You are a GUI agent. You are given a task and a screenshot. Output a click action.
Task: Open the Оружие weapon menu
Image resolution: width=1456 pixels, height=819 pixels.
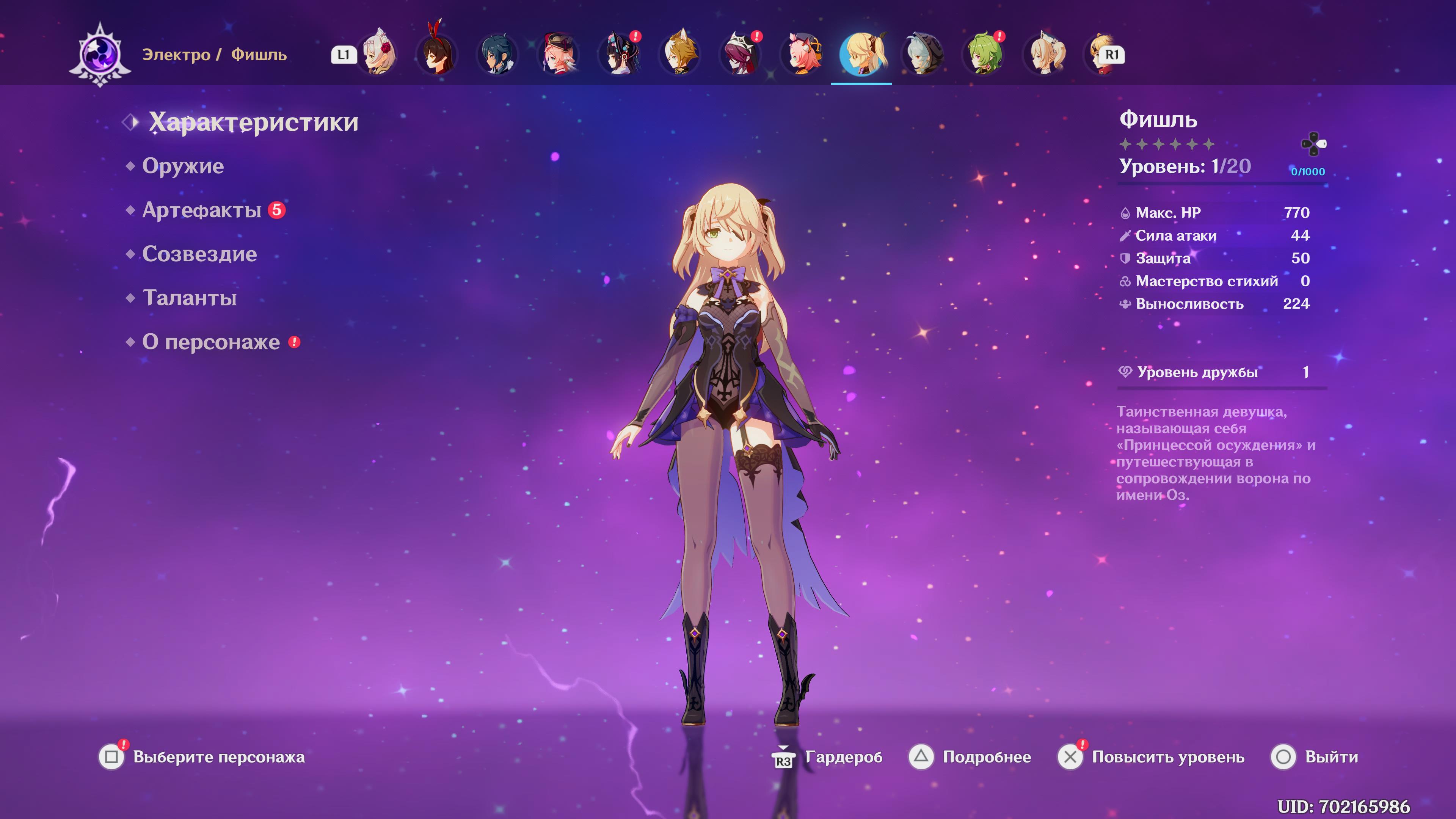click(182, 166)
